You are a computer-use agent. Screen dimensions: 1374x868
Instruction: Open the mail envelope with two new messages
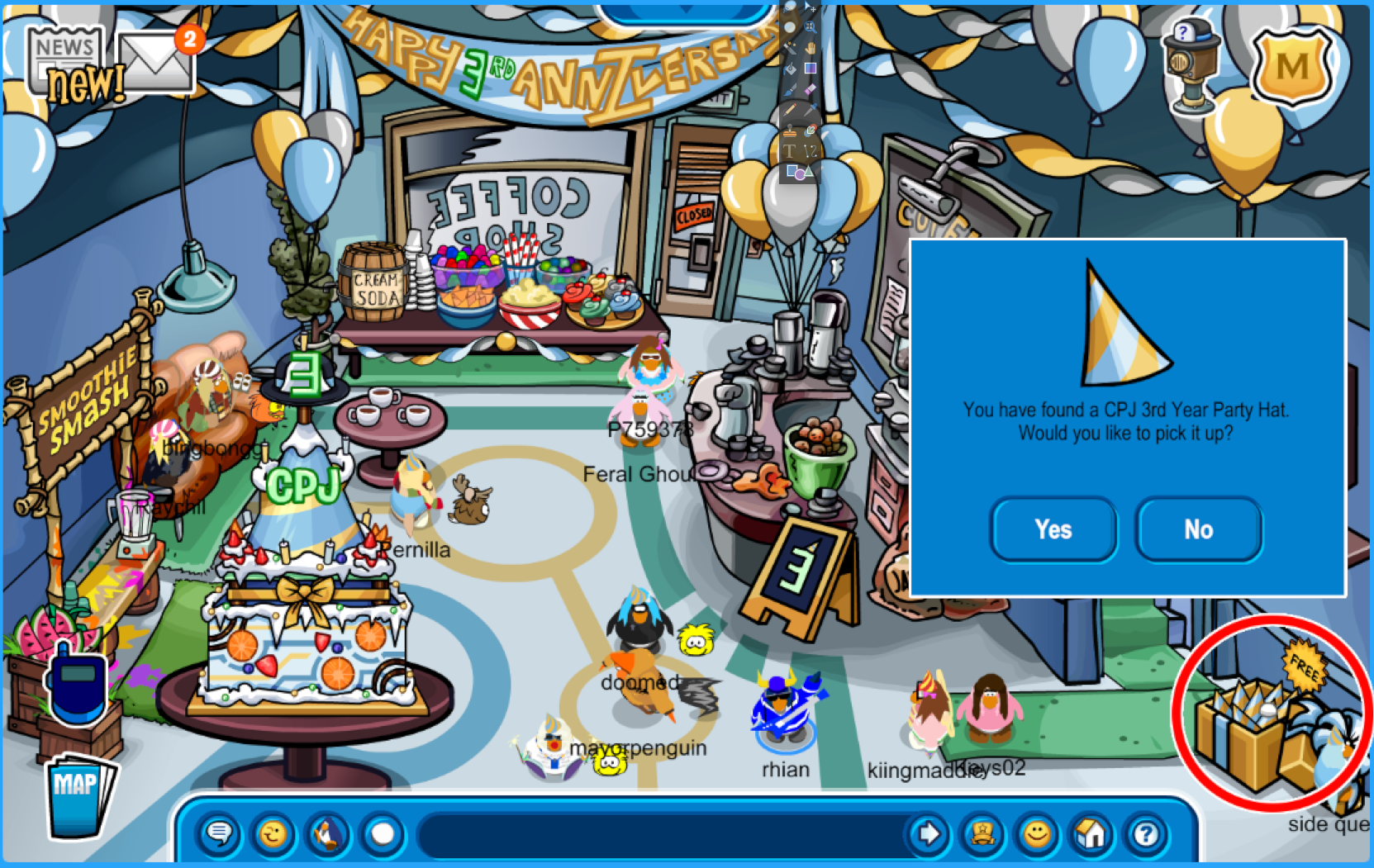coord(155,62)
